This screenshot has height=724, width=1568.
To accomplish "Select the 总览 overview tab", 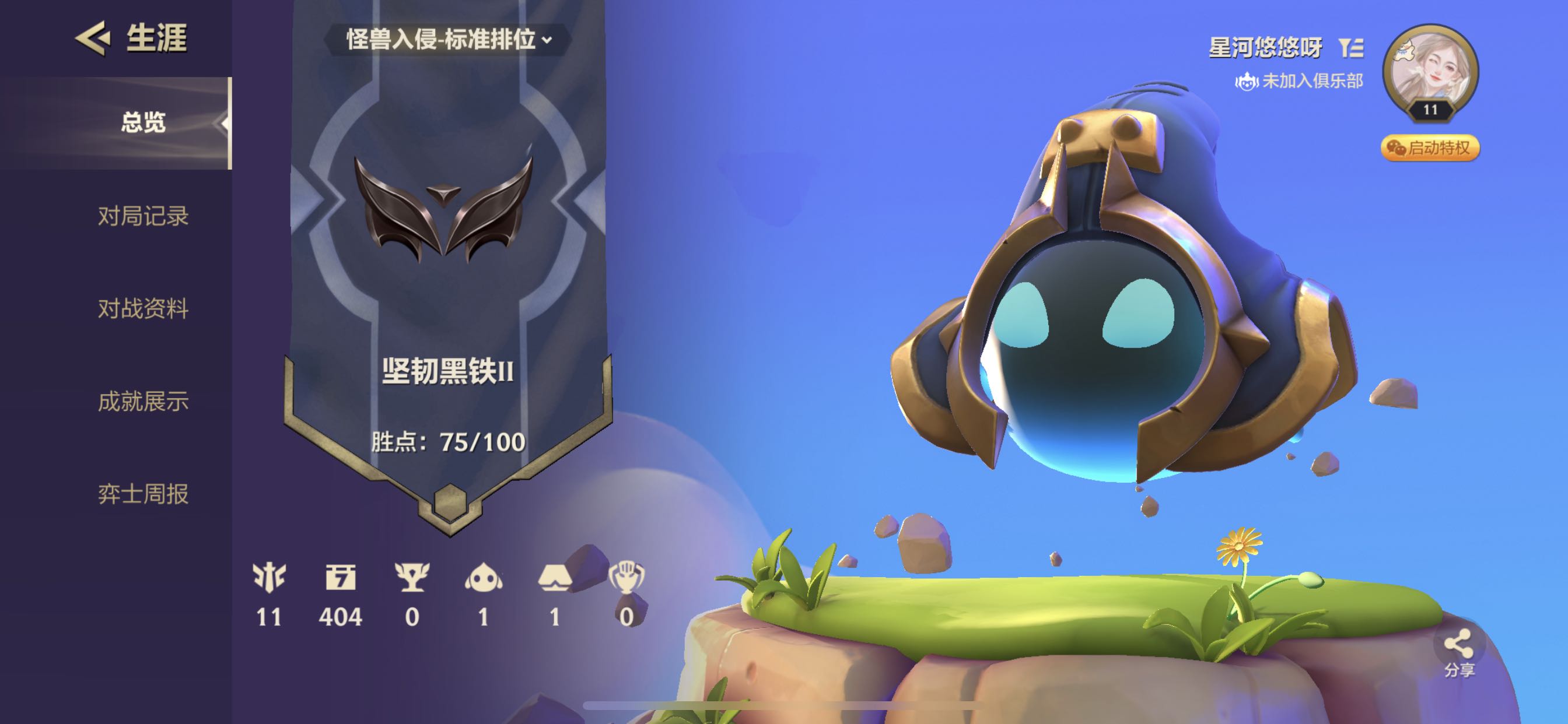I will [143, 122].
